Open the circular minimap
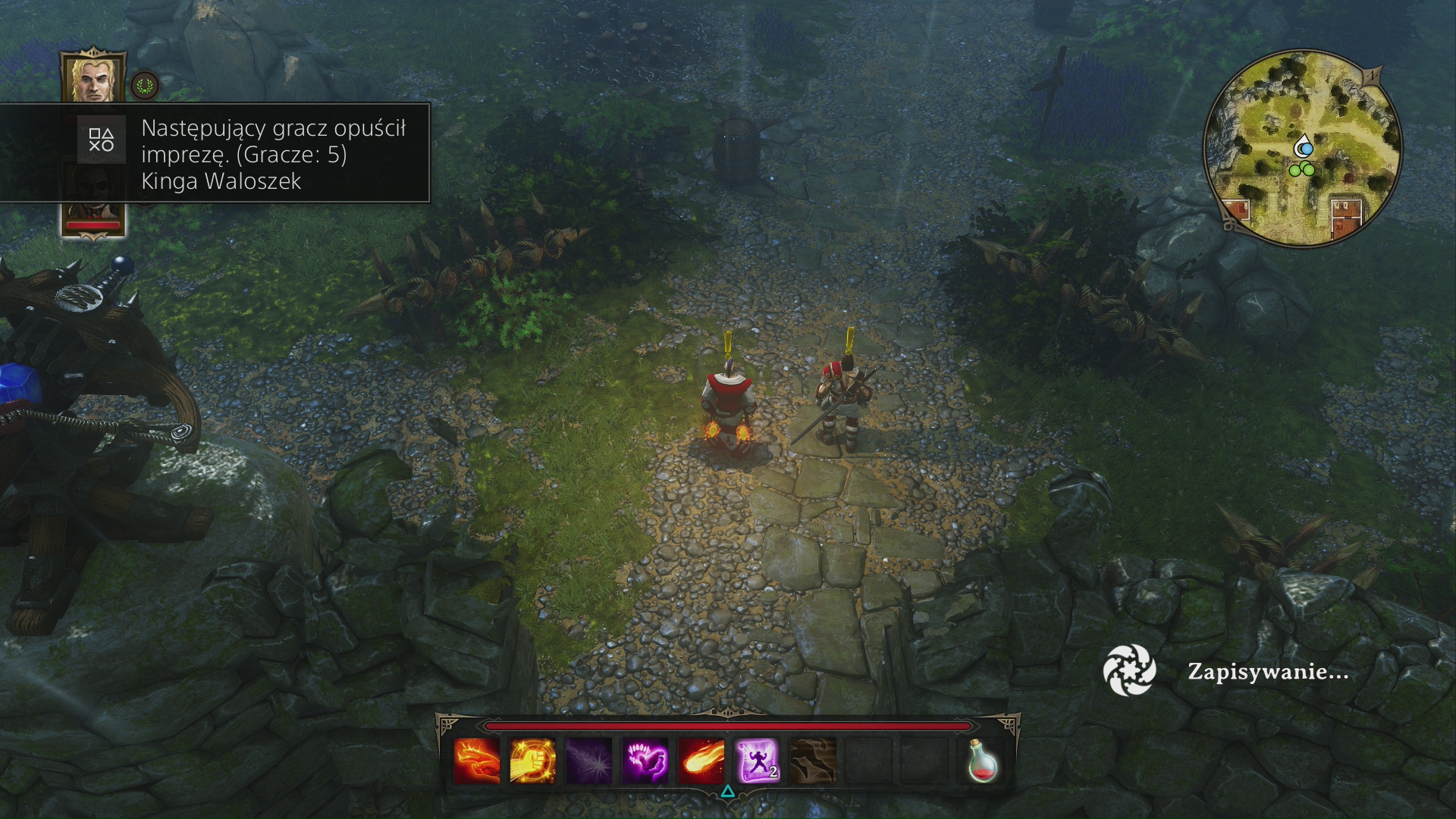Image resolution: width=1456 pixels, height=819 pixels. point(1302,148)
